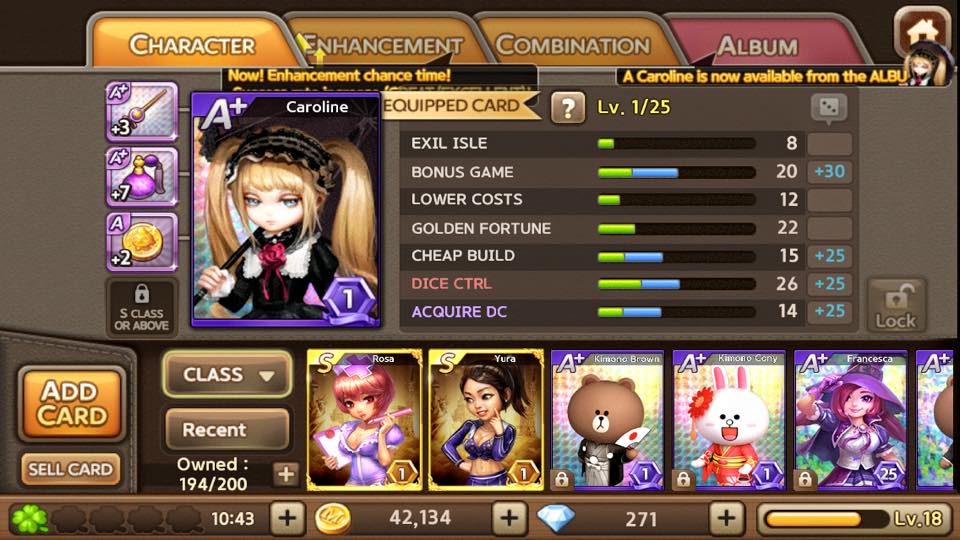The image size is (960, 540).
Task: Switch to the Album tab
Action: (757, 46)
